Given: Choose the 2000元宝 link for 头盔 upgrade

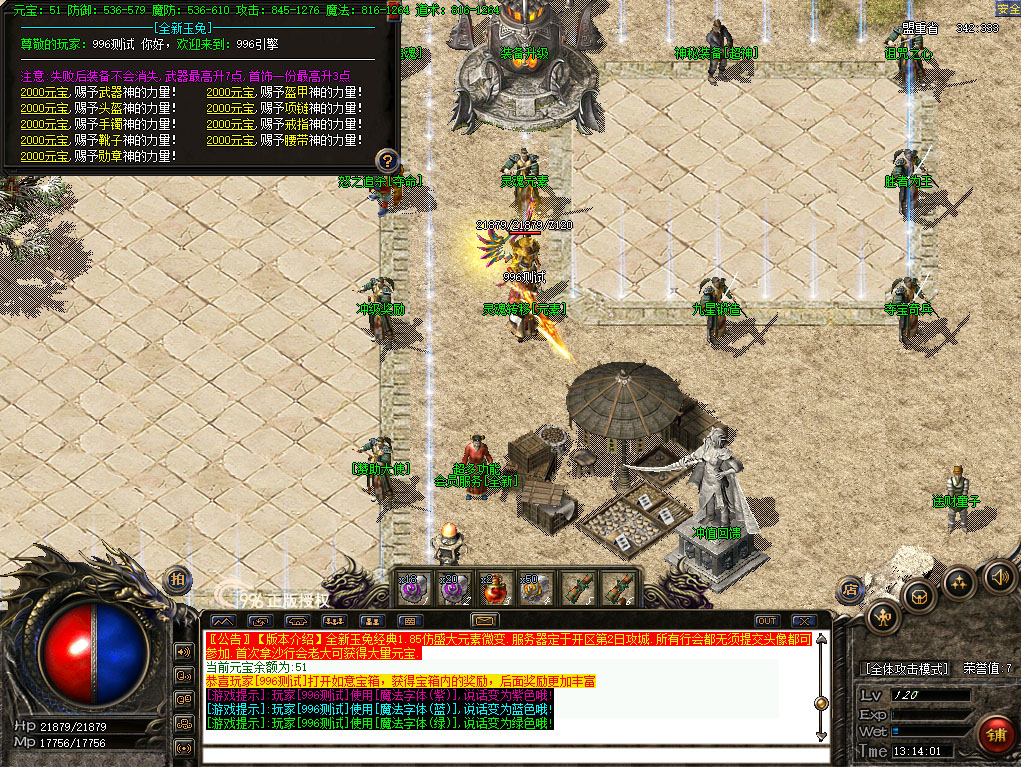Looking at the screenshot, I should click(45, 109).
